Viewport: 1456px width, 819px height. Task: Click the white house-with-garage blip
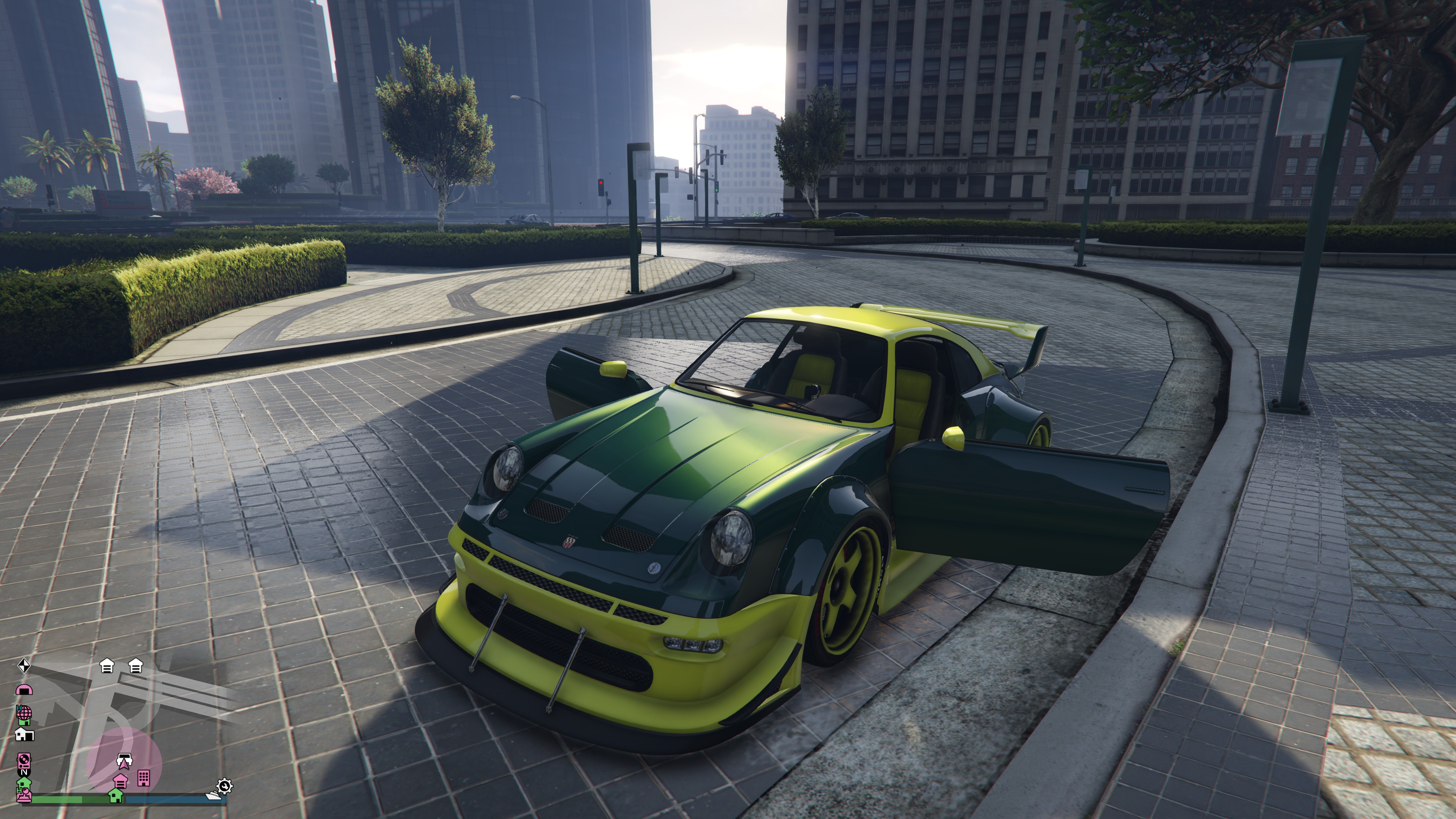(24, 734)
